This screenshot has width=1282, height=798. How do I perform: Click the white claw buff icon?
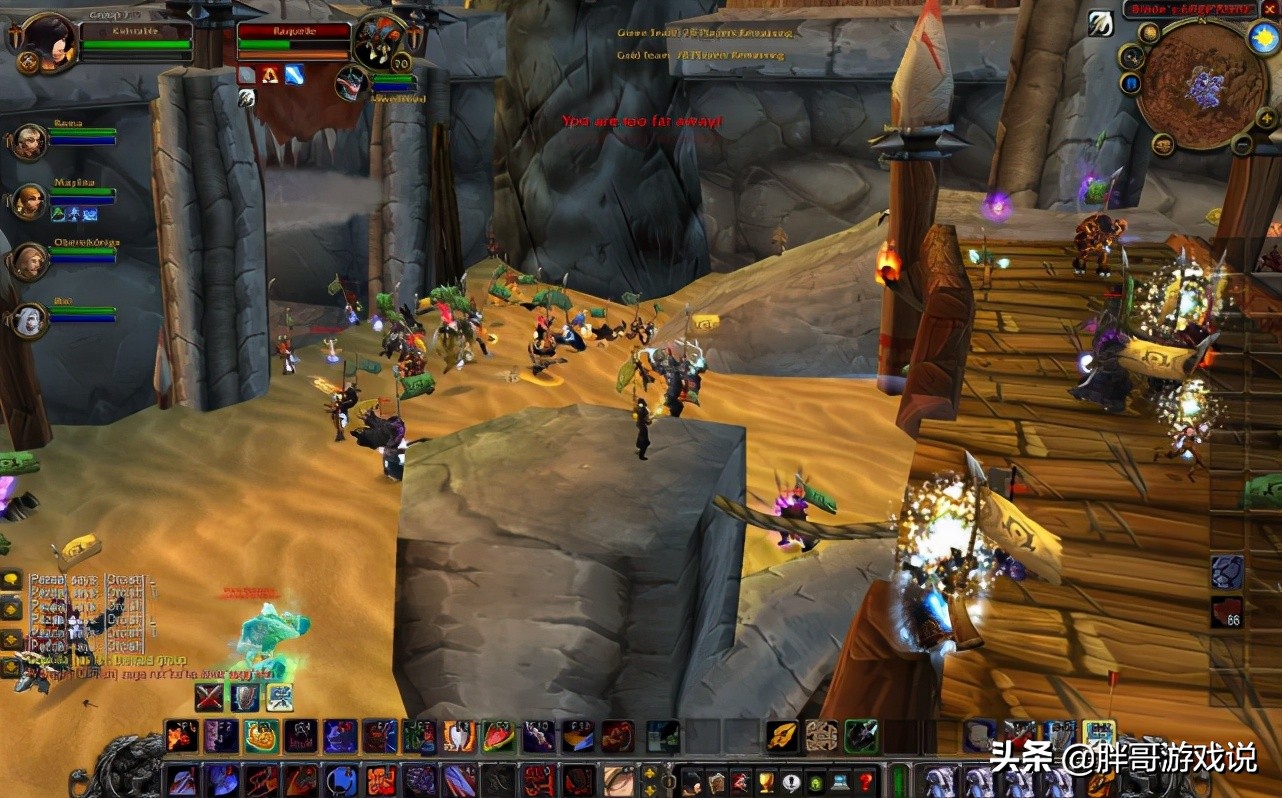[1100, 23]
